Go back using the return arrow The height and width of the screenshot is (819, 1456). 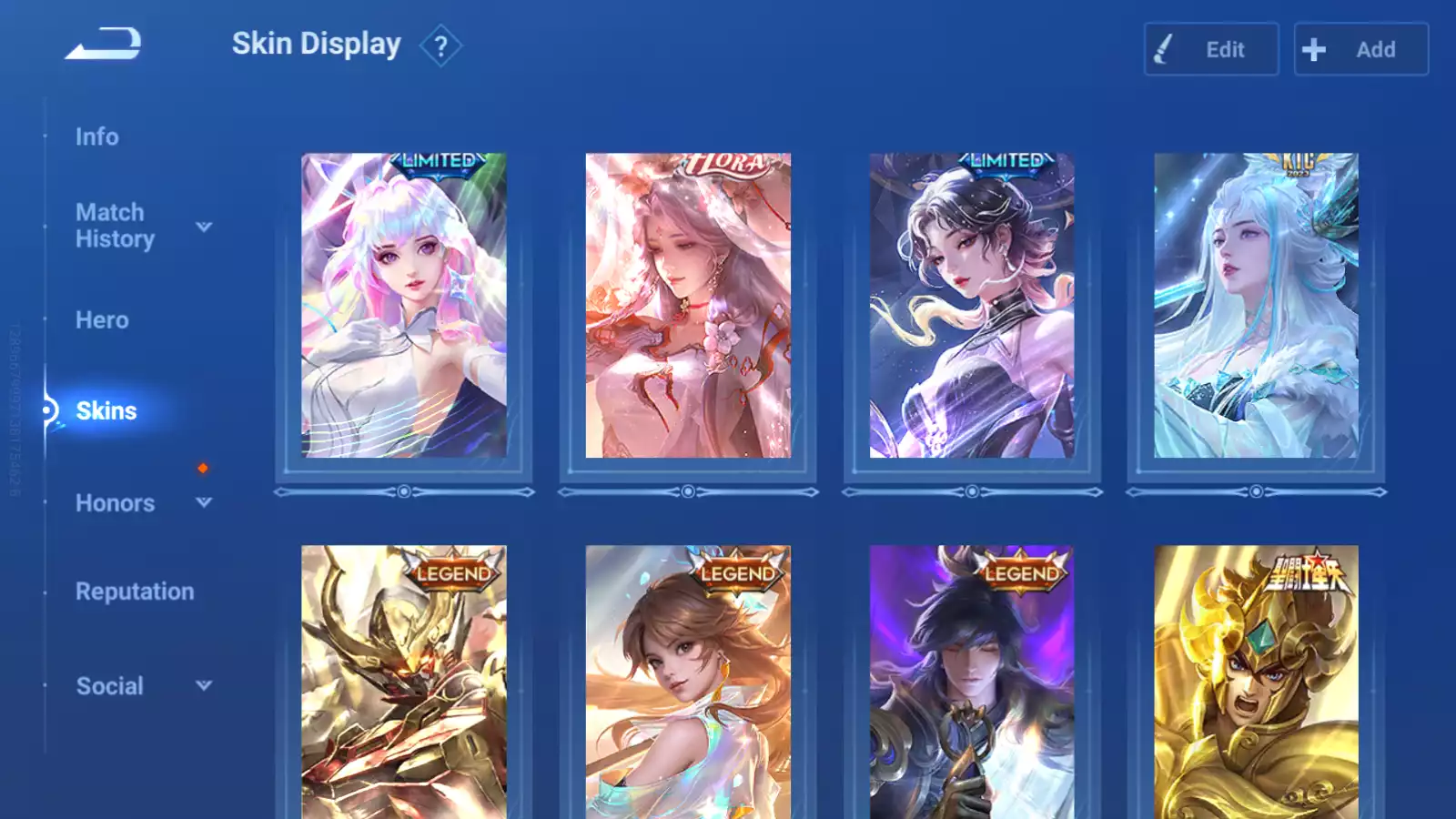(104, 44)
